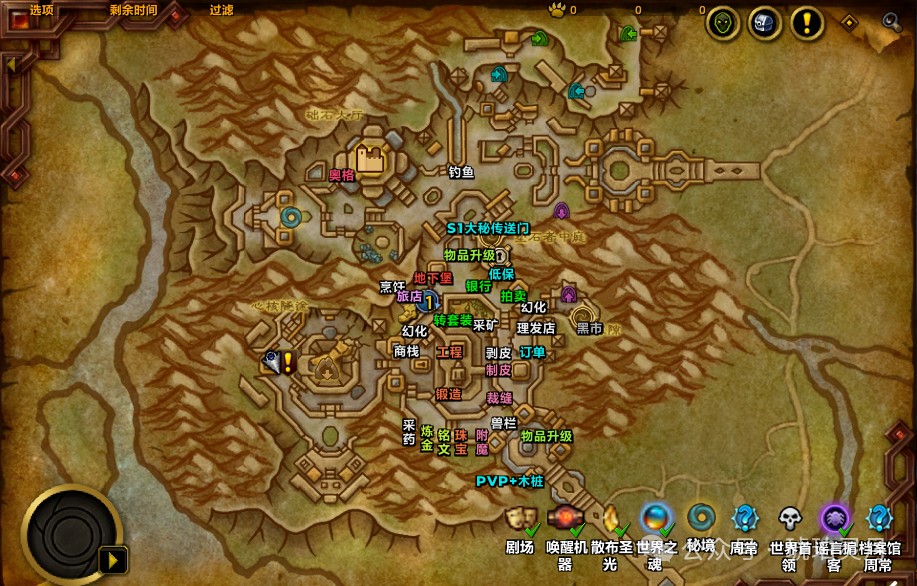Image resolution: width=917 pixels, height=586 pixels.
Task: Open the 过滤 filter dropdown
Action: pos(221,10)
